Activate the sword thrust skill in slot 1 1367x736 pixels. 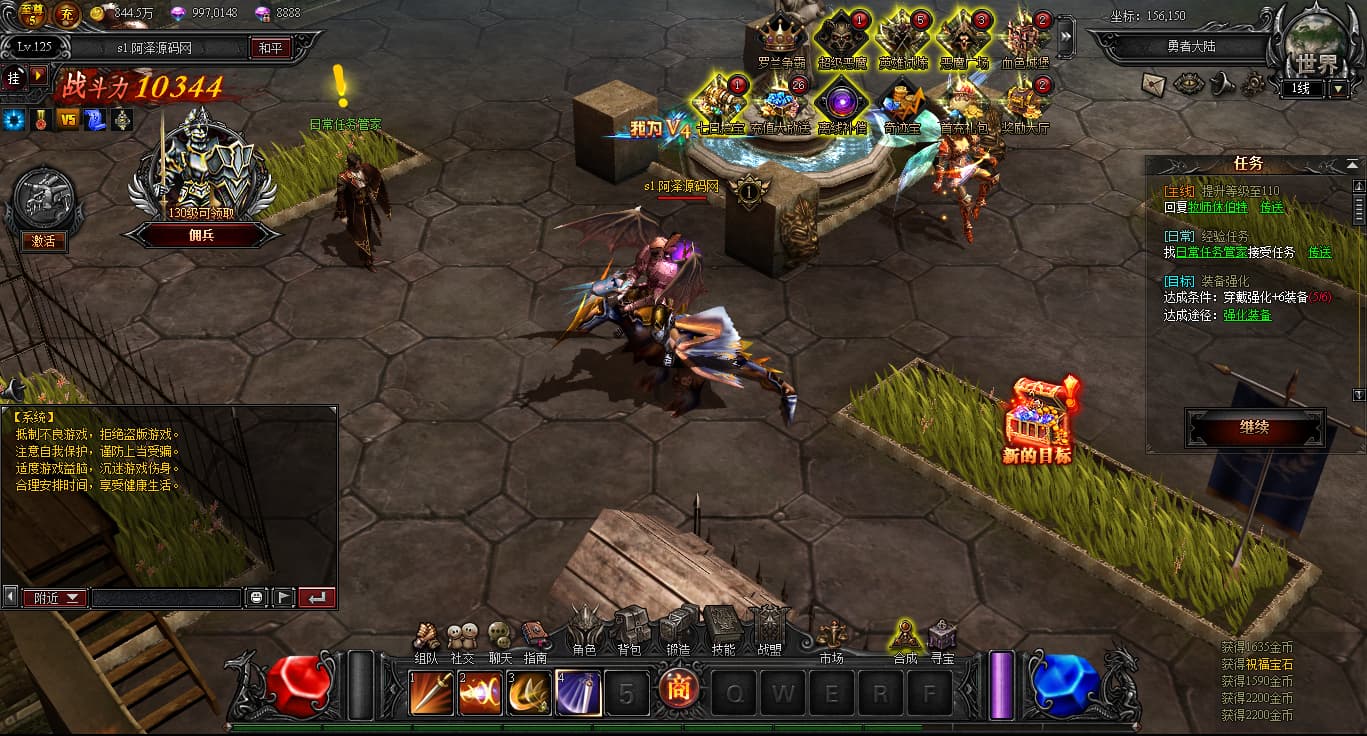click(x=431, y=693)
